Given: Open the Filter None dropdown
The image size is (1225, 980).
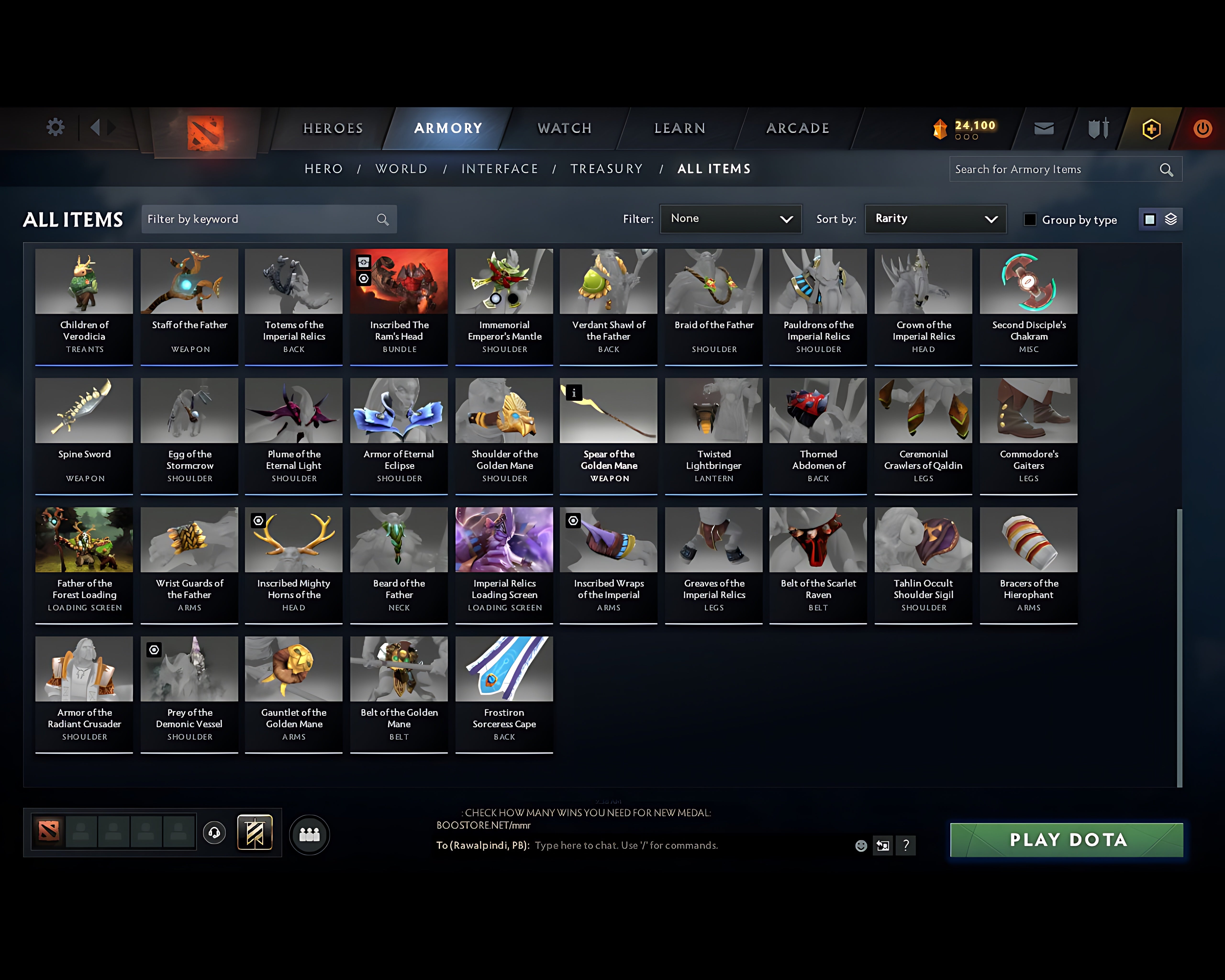Looking at the screenshot, I should point(731,219).
